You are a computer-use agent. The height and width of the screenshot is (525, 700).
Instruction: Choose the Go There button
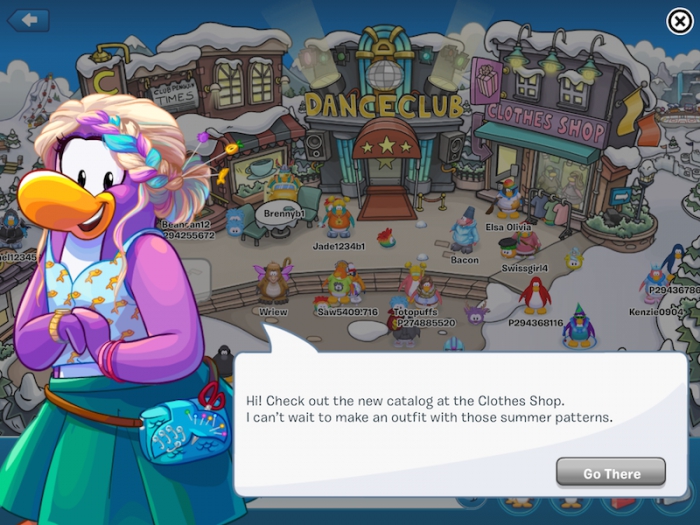click(x=611, y=472)
